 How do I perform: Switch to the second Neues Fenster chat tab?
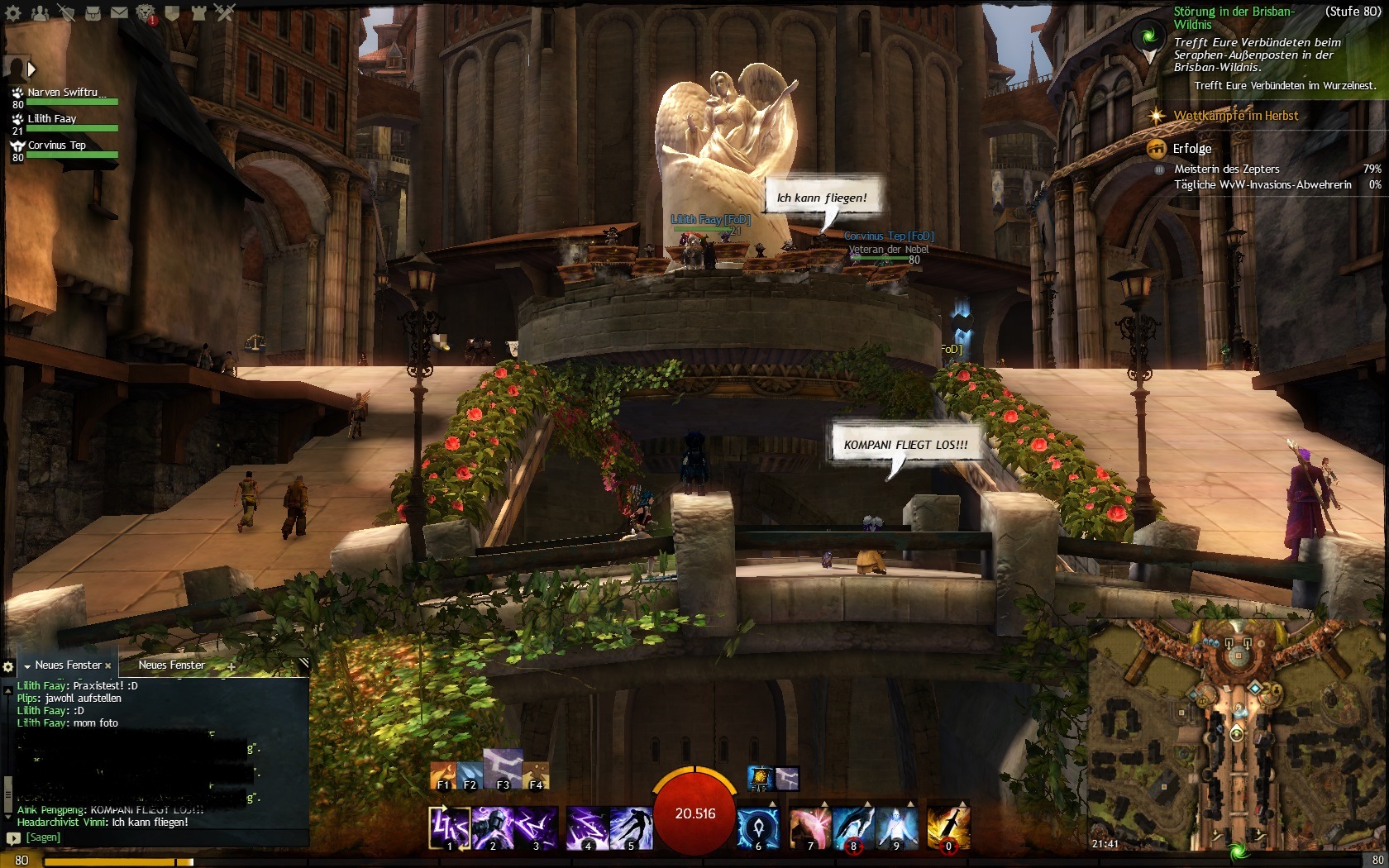[171, 665]
